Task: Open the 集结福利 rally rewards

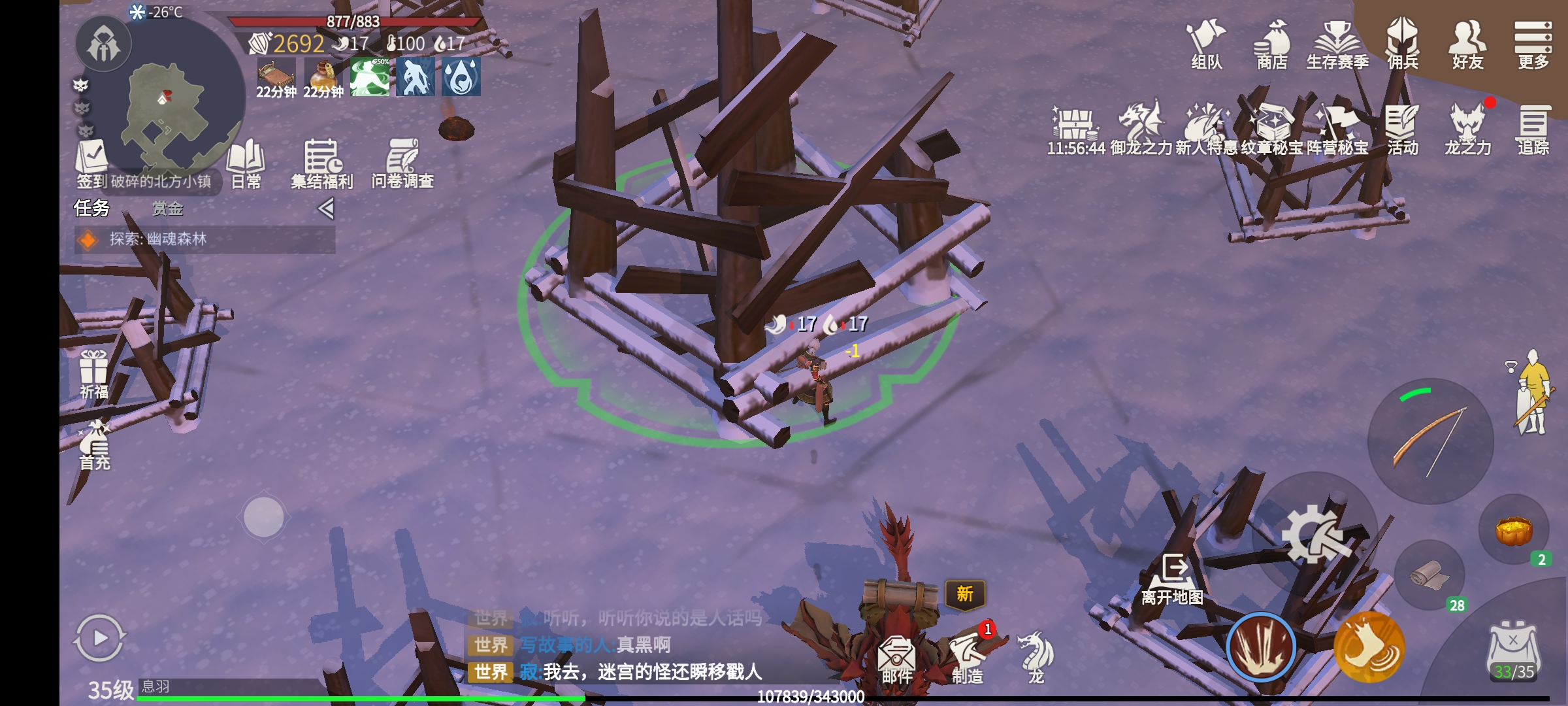Action: pyautogui.click(x=322, y=163)
